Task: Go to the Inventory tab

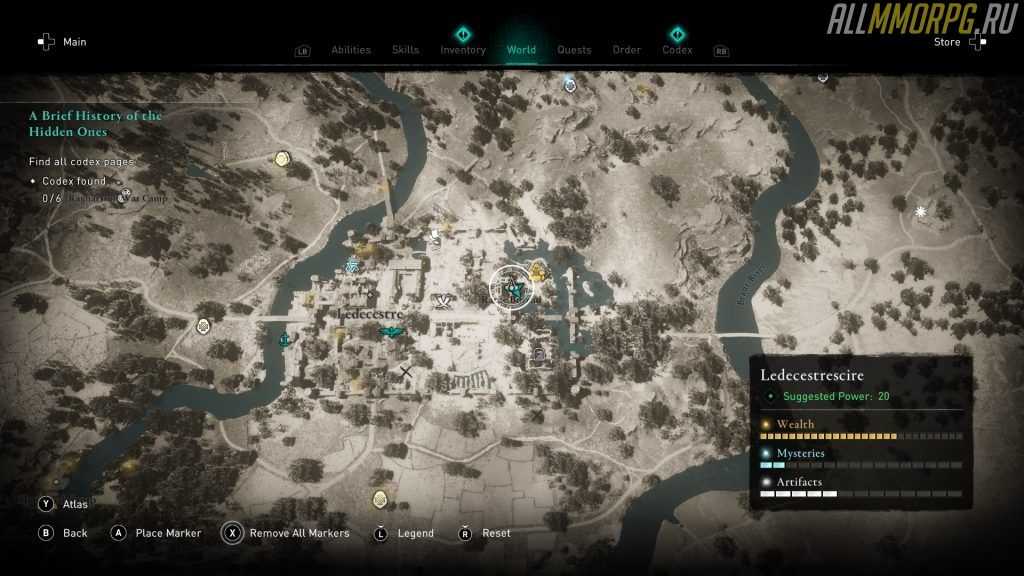Action: pos(463,50)
